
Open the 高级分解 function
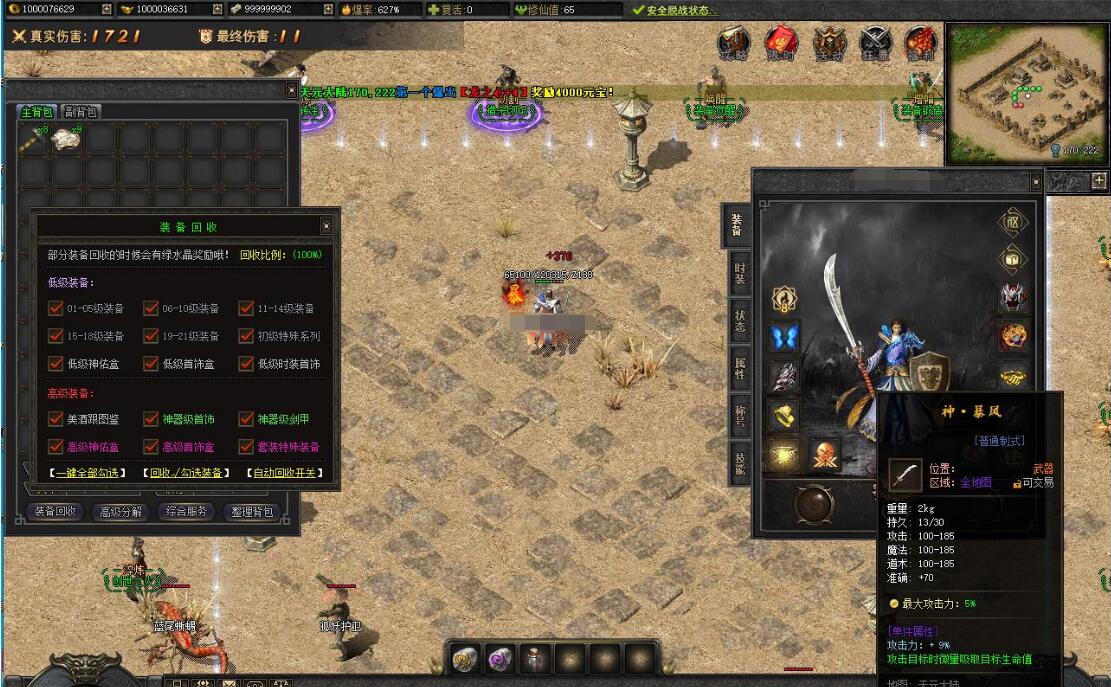(x=121, y=512)
